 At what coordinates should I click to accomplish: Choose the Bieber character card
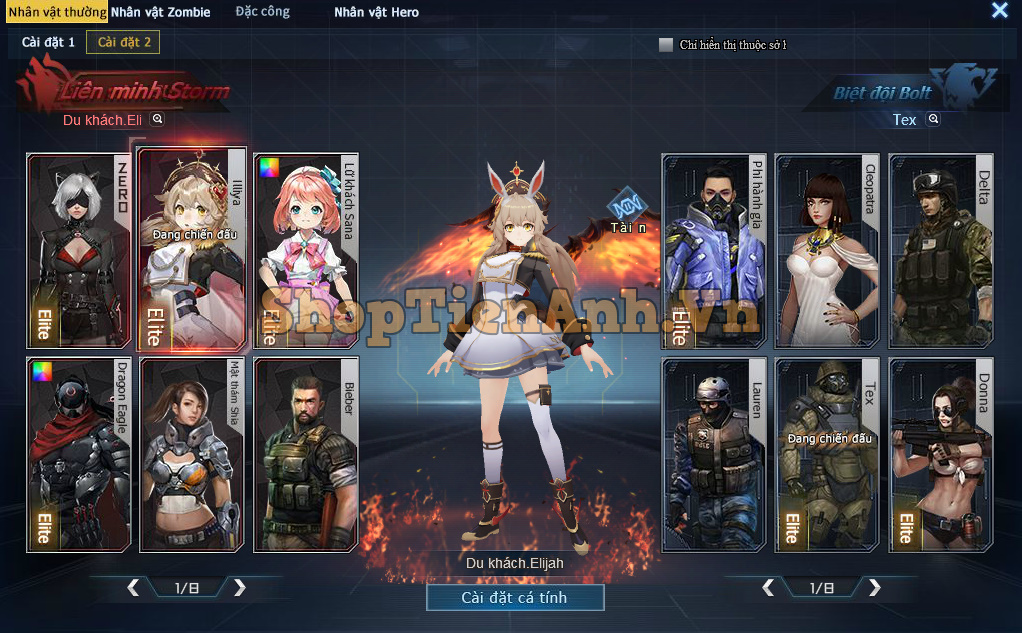click(x=307, y=454)
